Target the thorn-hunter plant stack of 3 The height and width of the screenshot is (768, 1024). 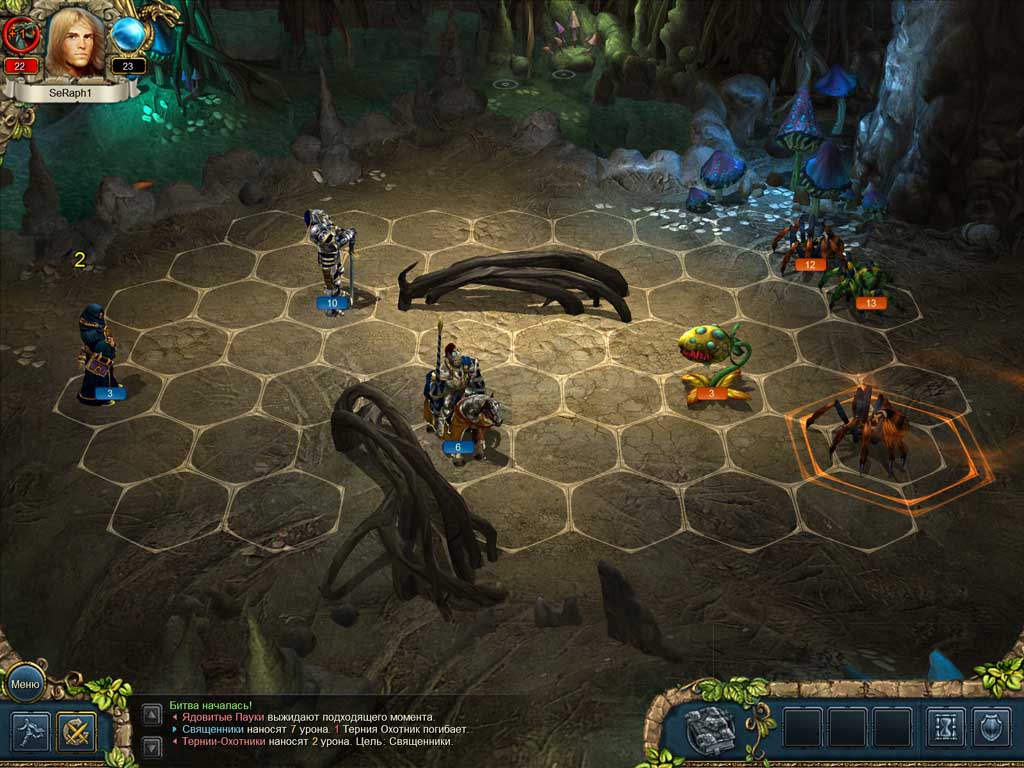(x=712, y=362)
